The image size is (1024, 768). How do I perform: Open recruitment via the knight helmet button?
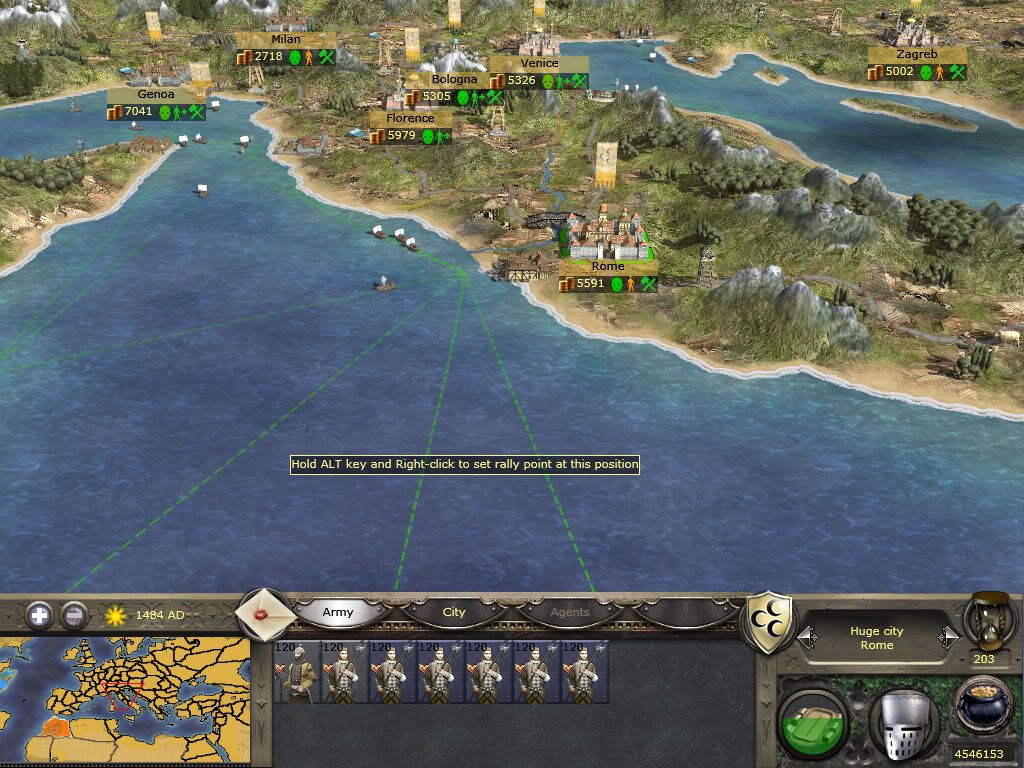[903, 721]
